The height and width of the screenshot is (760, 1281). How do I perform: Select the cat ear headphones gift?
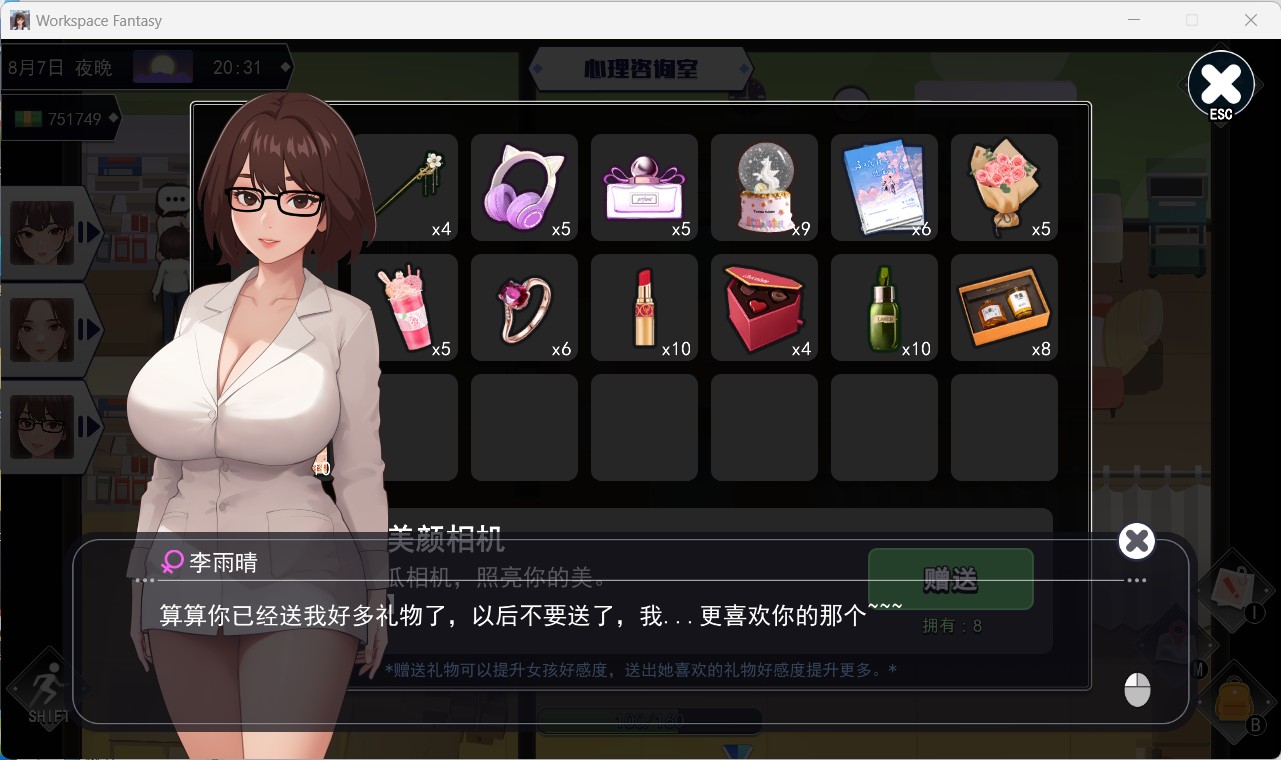tap(524, 187)
